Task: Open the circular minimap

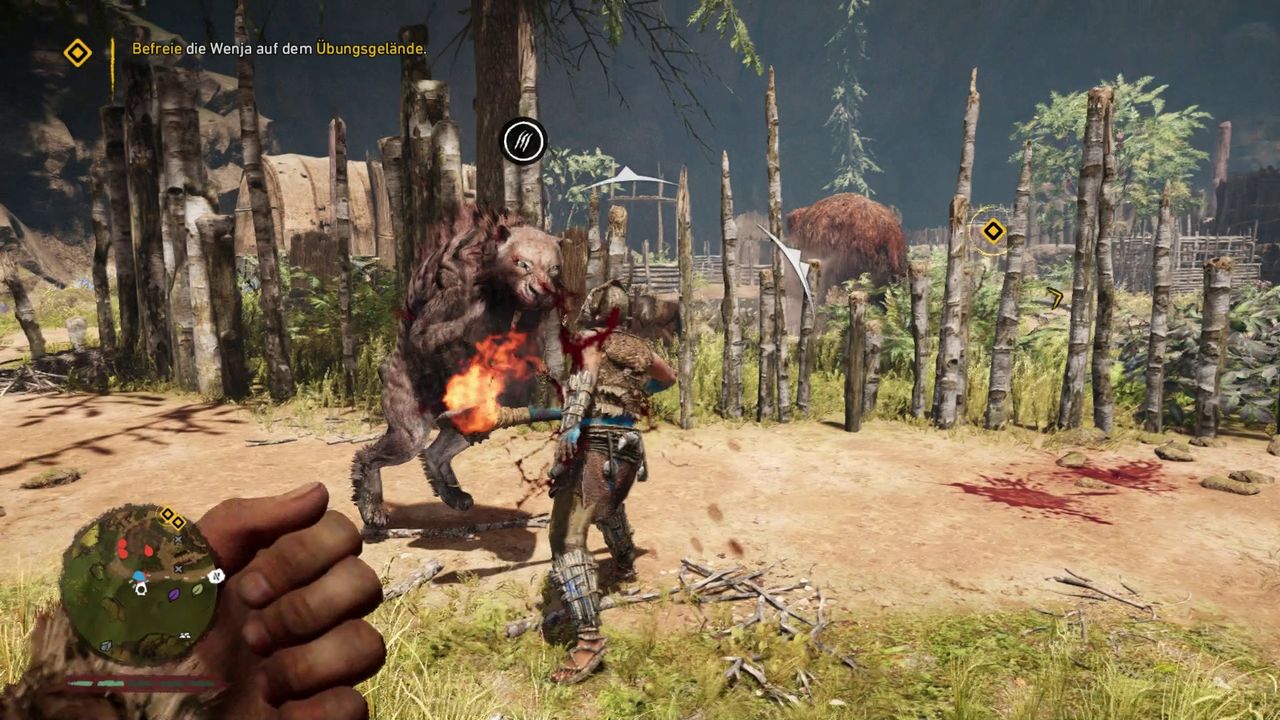Action: coord(138,584)
